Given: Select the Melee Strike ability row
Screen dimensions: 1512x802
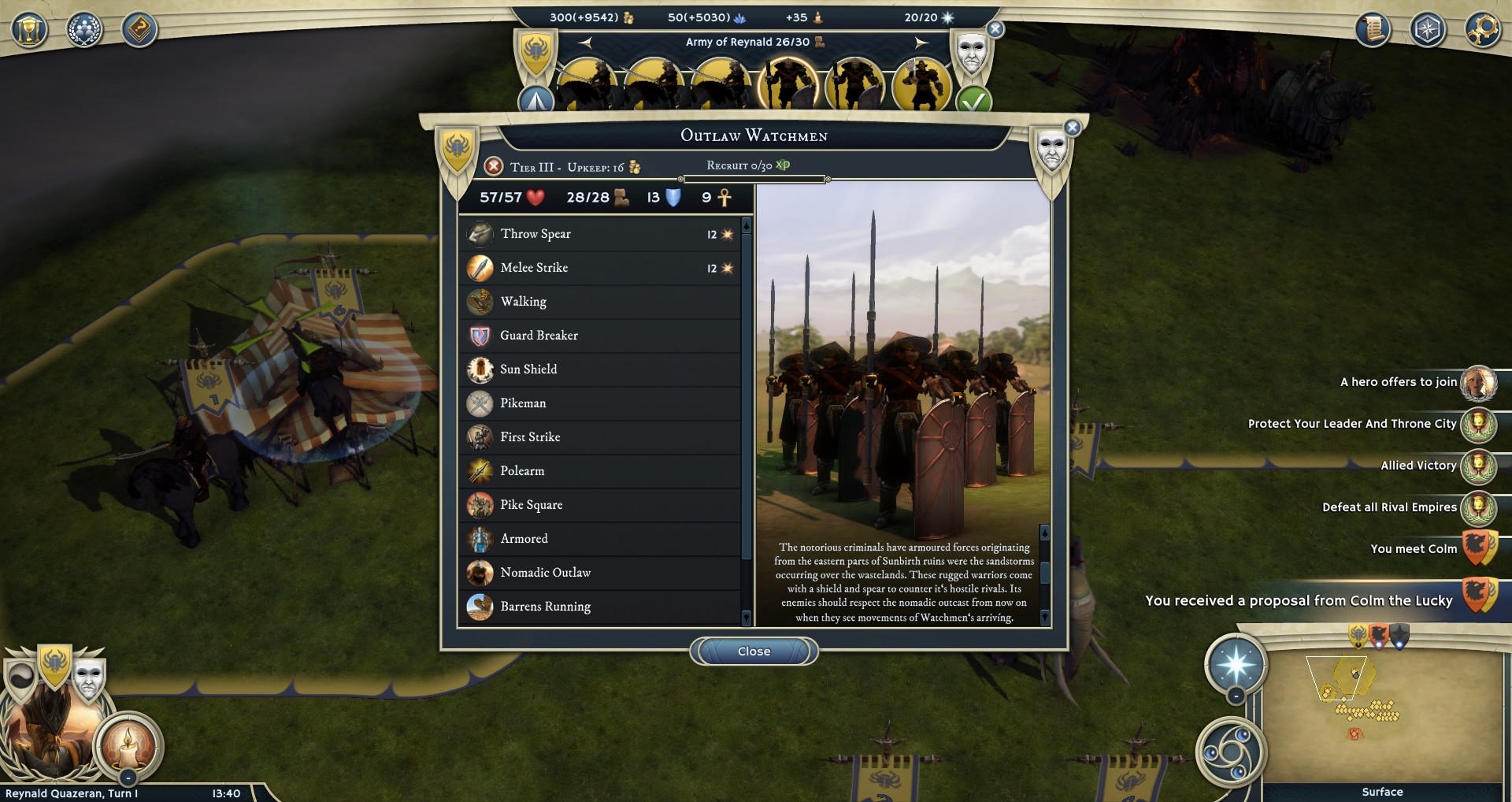Looking at the screenshot, I should (x=600, y=268).
